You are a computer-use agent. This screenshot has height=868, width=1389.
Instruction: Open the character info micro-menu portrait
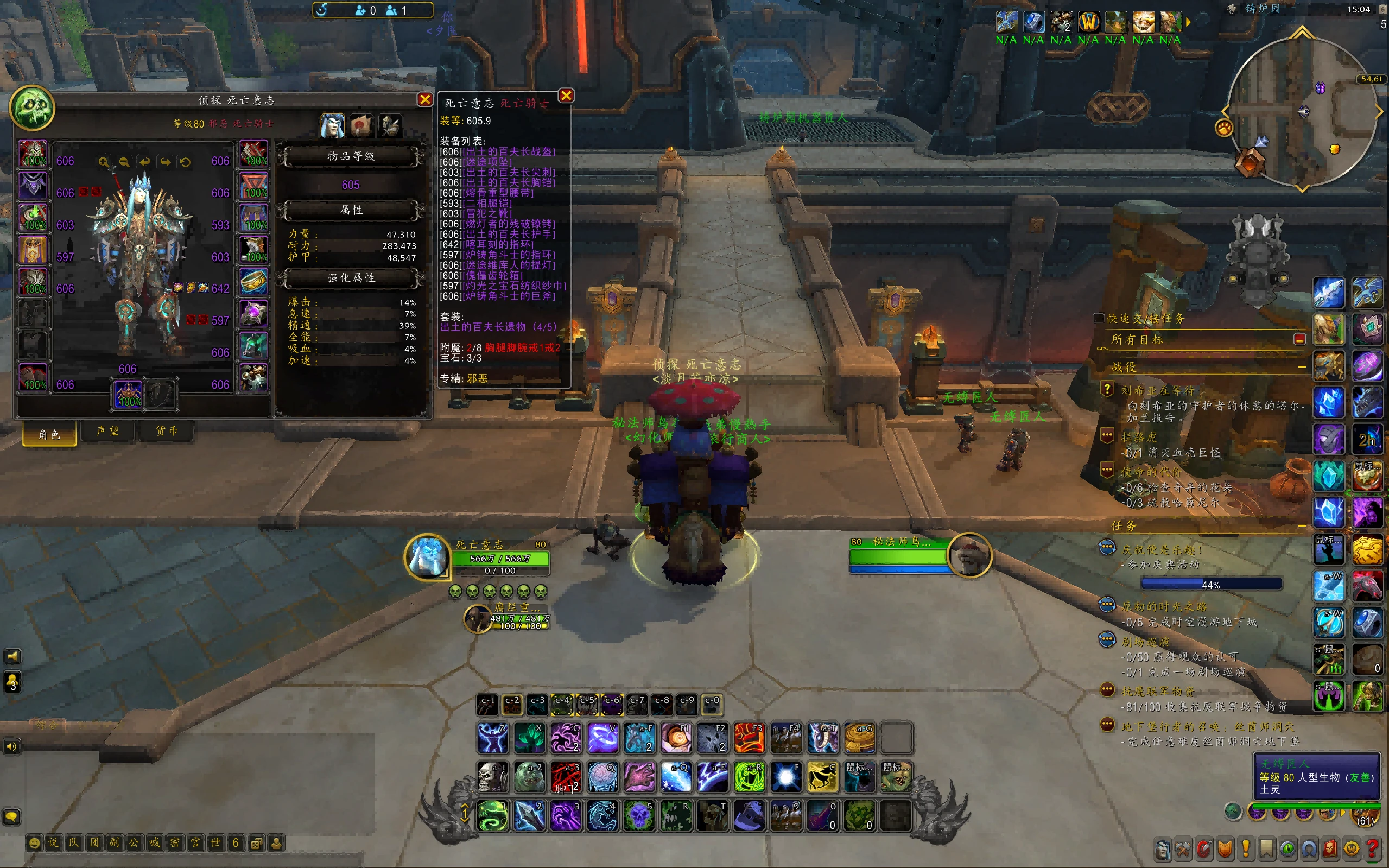tap(1163, 848)
